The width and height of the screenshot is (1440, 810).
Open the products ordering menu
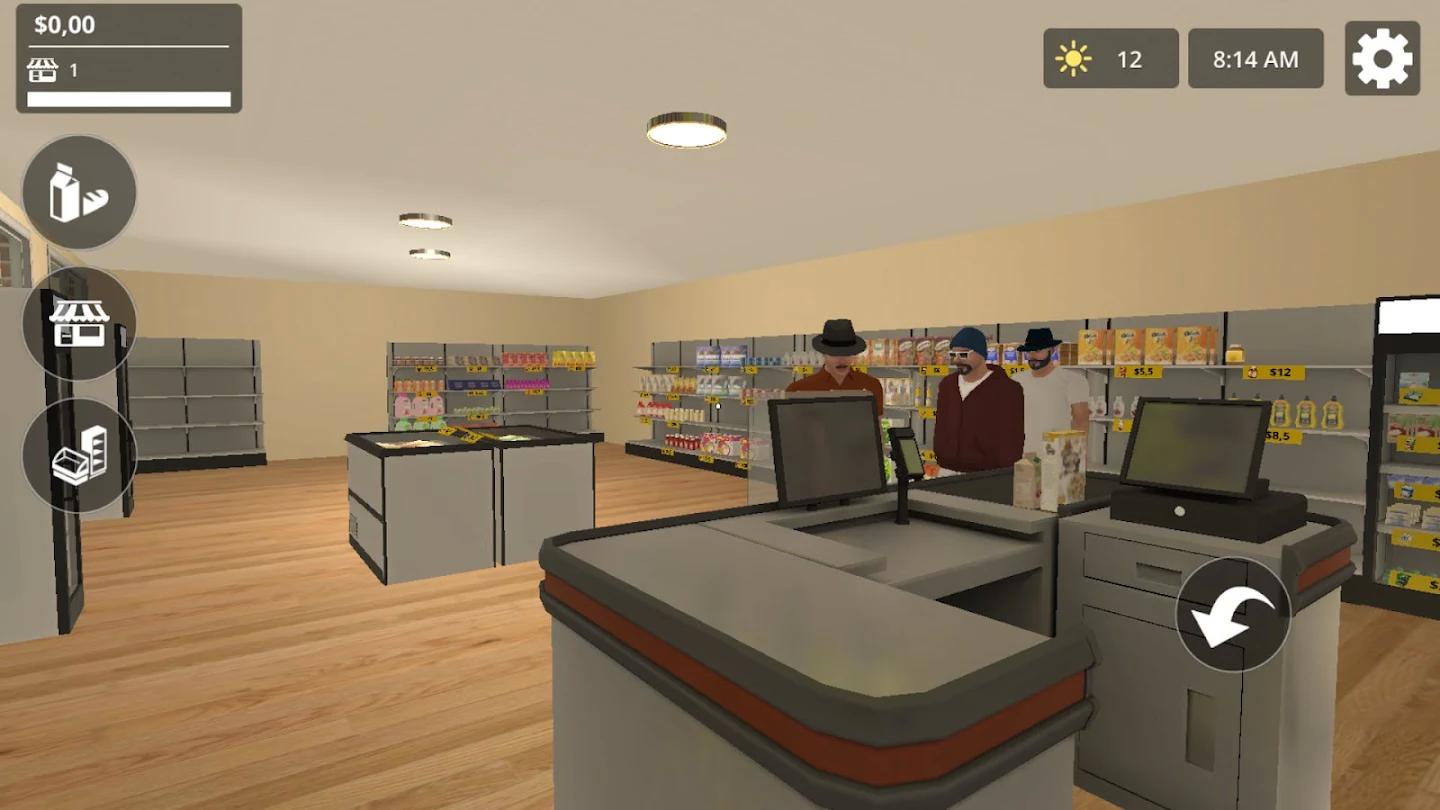tap(80, 192)
